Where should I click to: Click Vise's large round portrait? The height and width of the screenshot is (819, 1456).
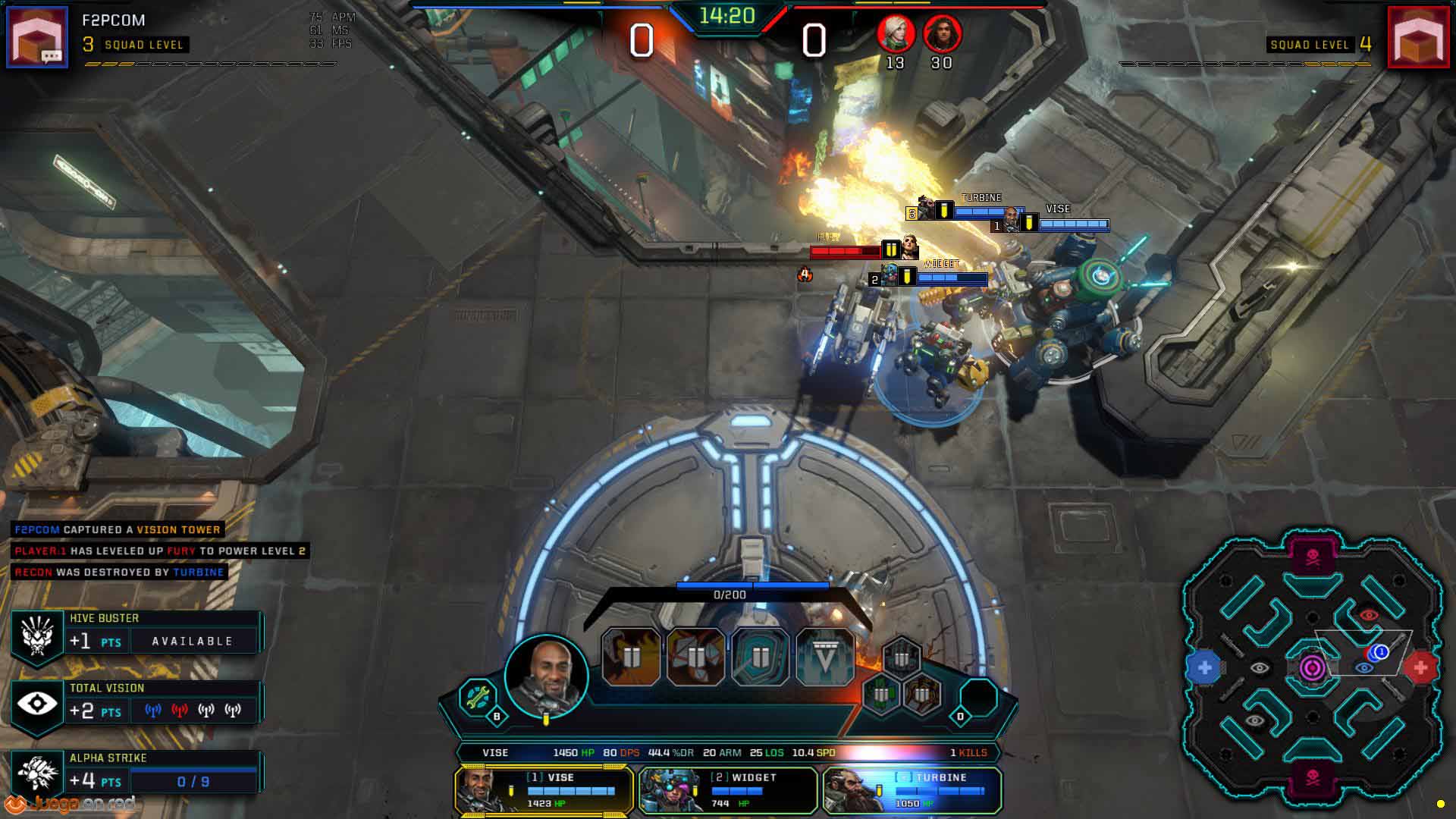click(546, 676)
